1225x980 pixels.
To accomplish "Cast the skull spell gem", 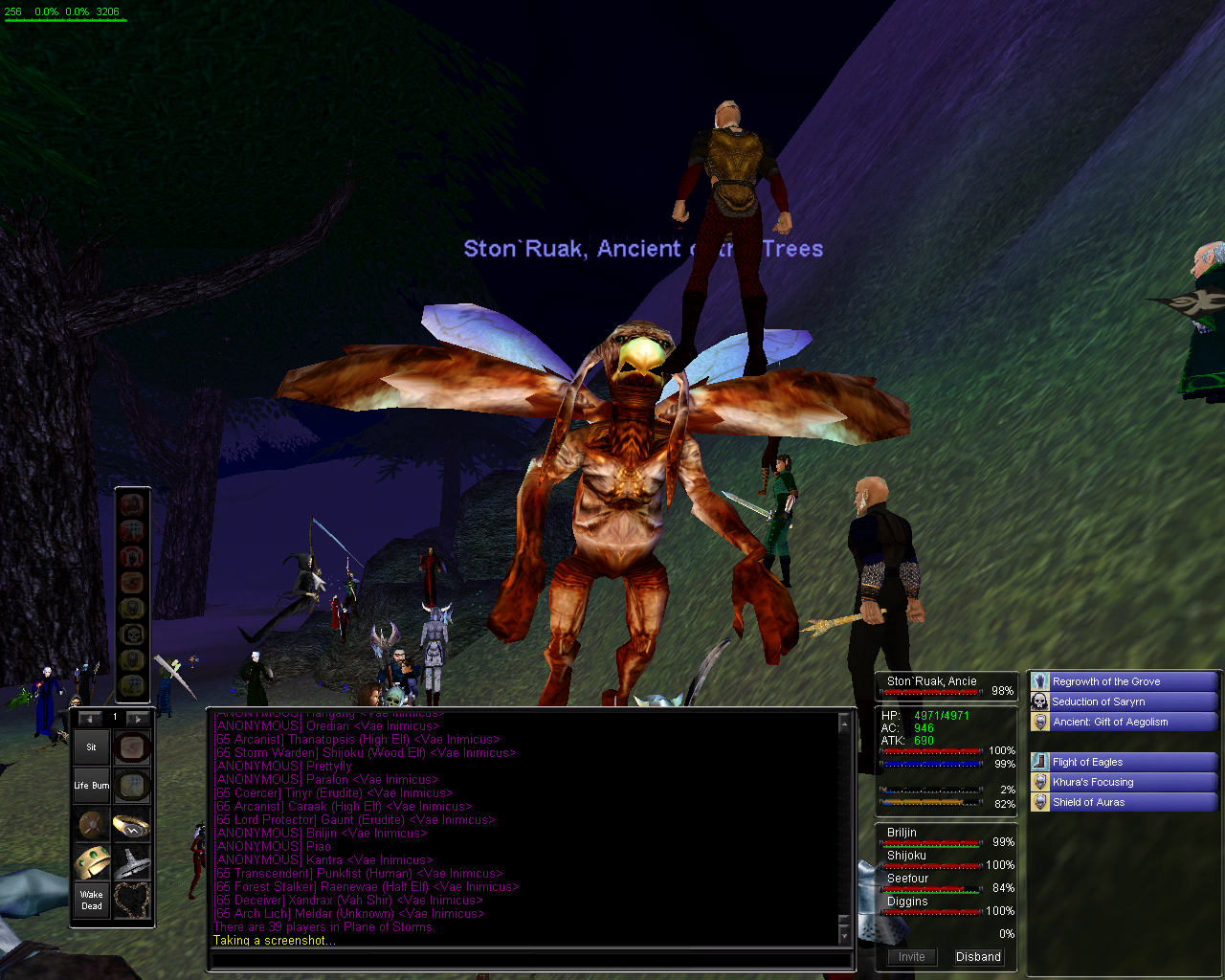I will pos(131,634).
